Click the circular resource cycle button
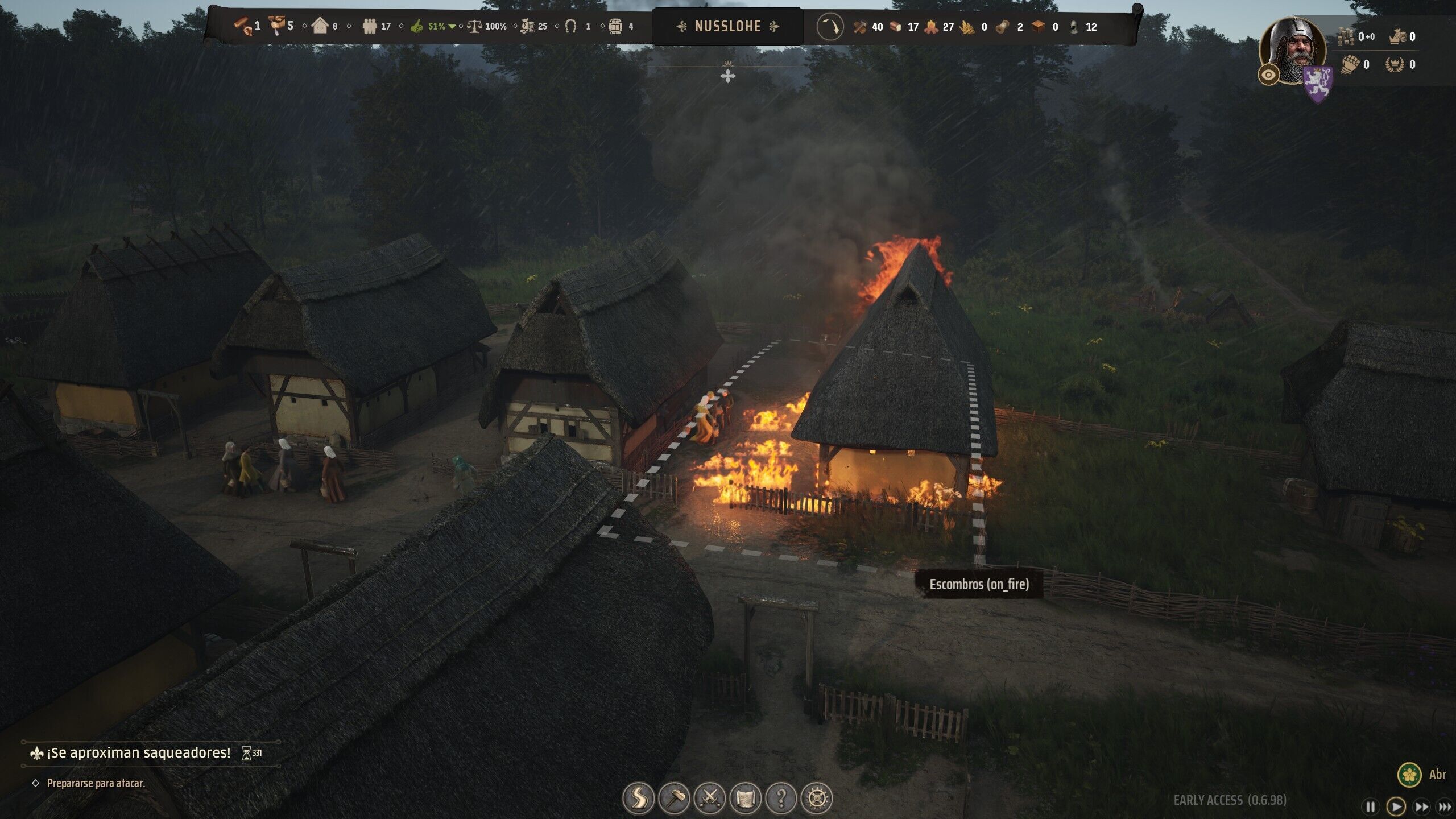Screen dimensions: 1456x819 830,27
